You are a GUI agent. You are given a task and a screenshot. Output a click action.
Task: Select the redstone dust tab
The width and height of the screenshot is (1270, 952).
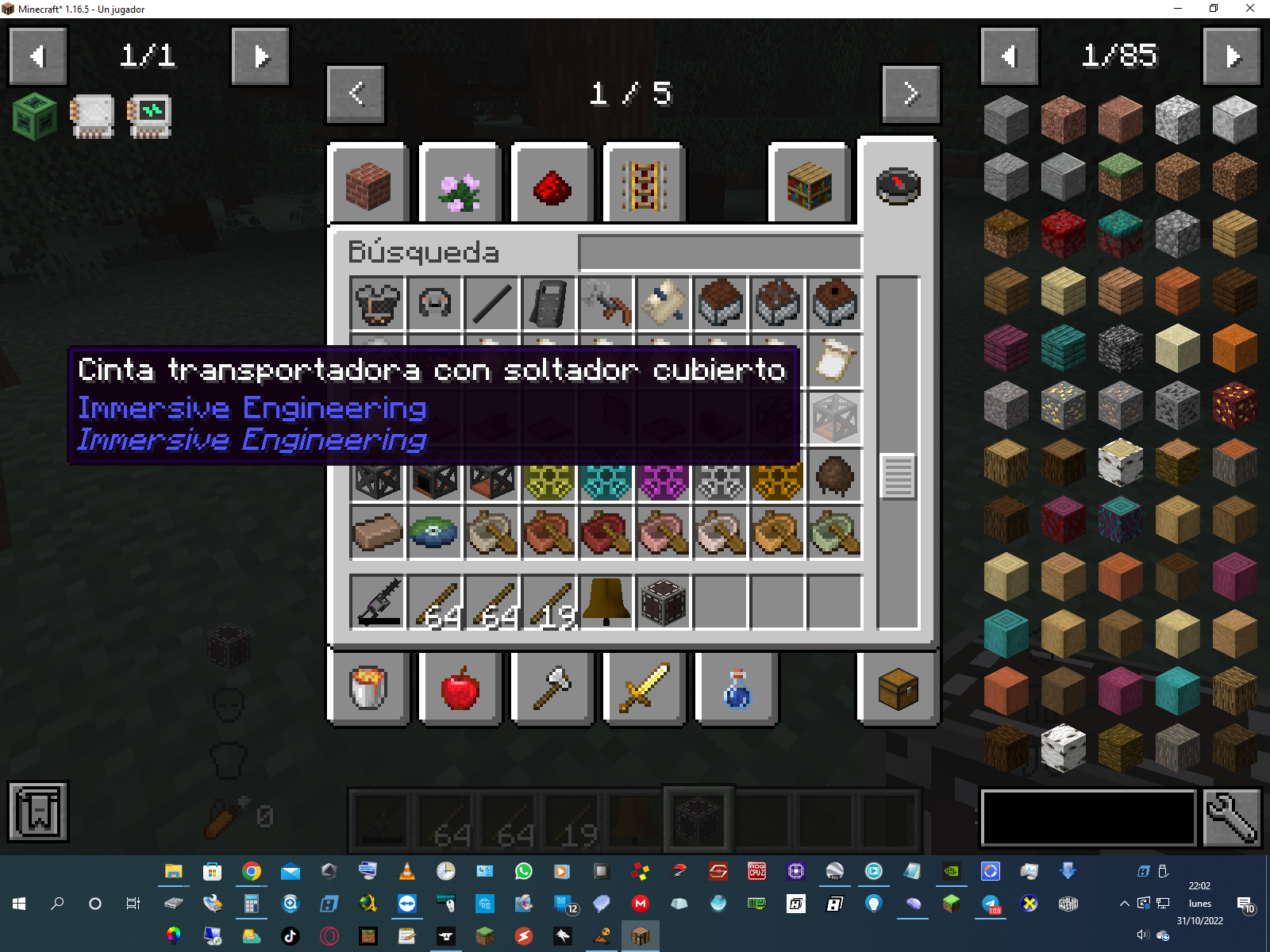pos(552,186)
